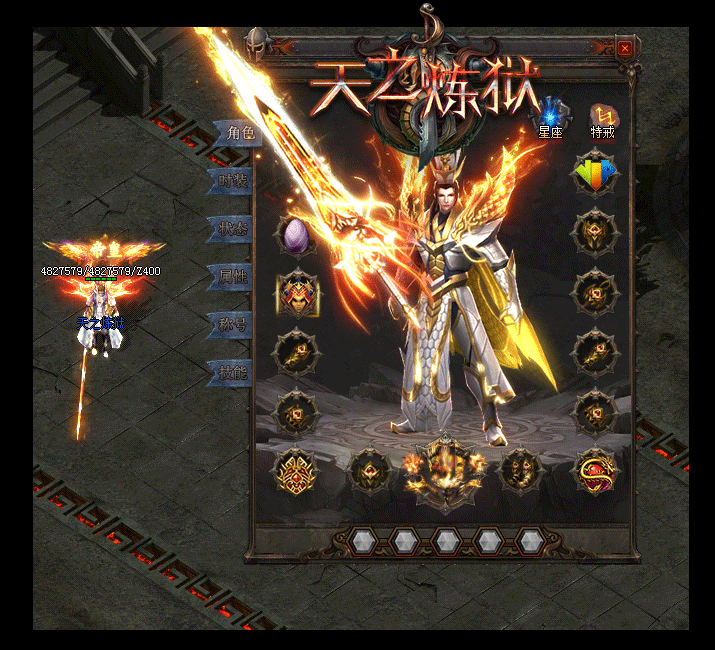Select the 状态 tab
Screen dimensions: 715x650
pyautogui.click(x=231, y=229)
